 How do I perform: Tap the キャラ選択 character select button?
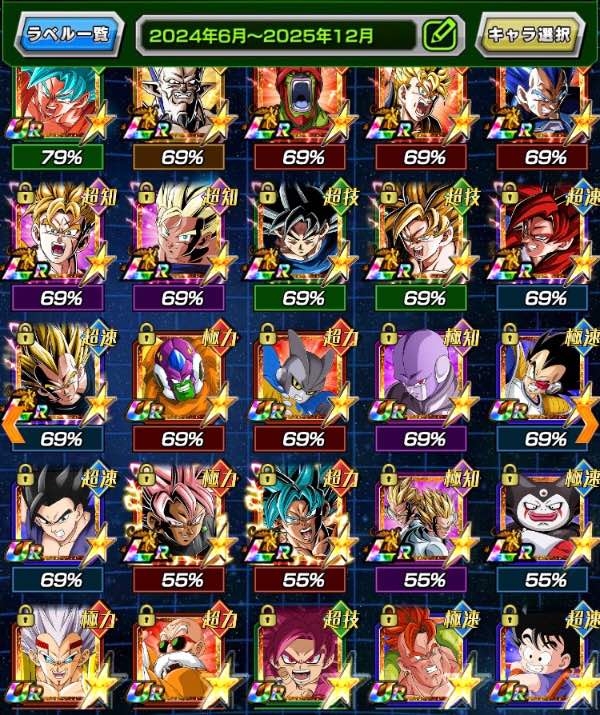[x=529, y=34]
